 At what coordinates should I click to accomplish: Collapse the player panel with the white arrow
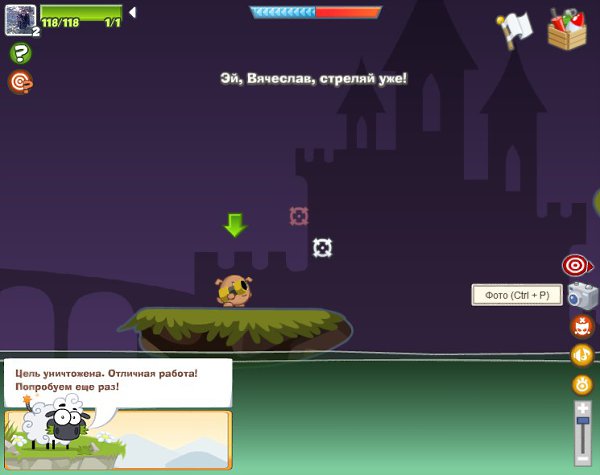click(x=133, y=12)
